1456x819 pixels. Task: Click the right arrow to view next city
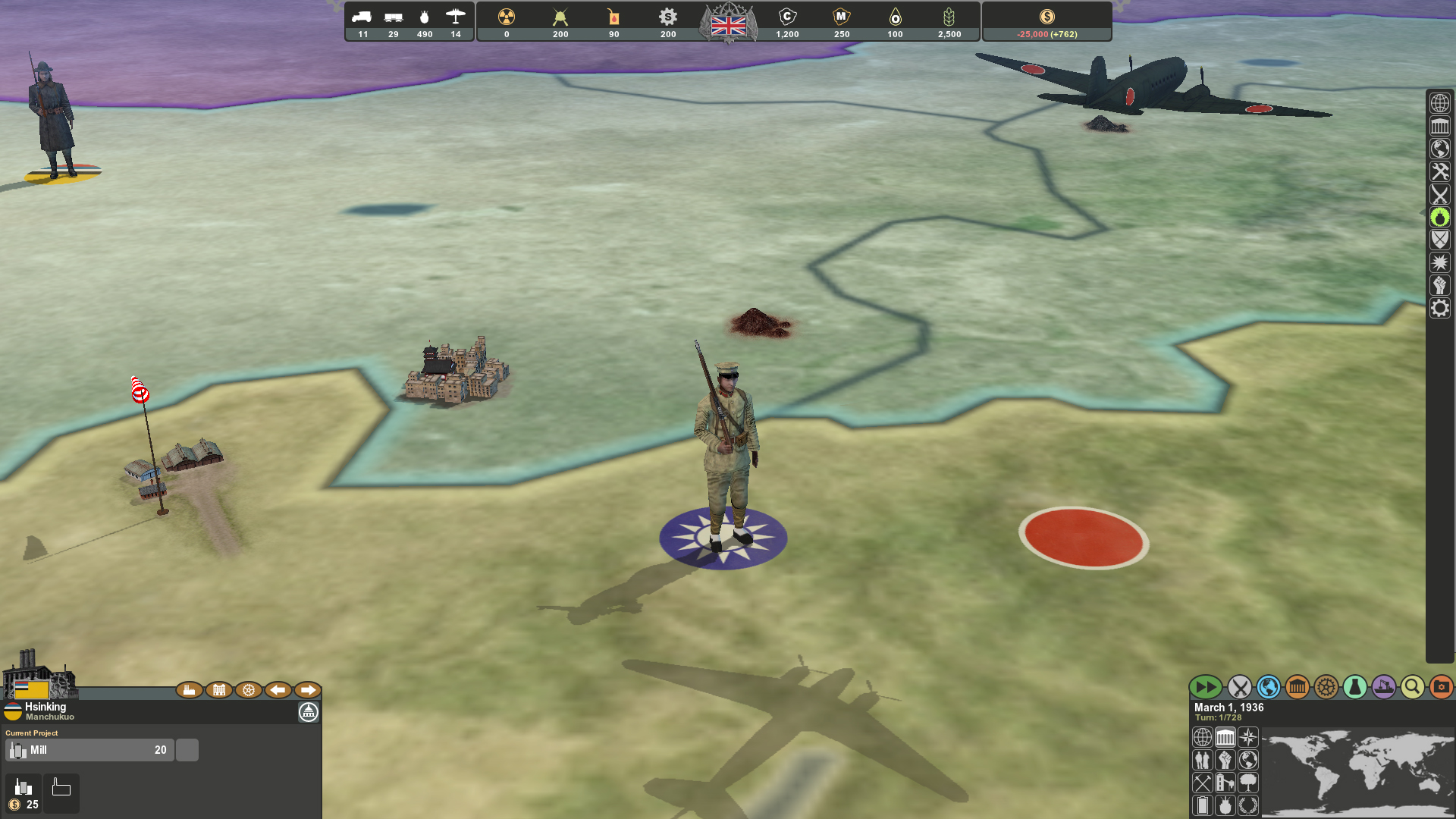coord(308,690)
